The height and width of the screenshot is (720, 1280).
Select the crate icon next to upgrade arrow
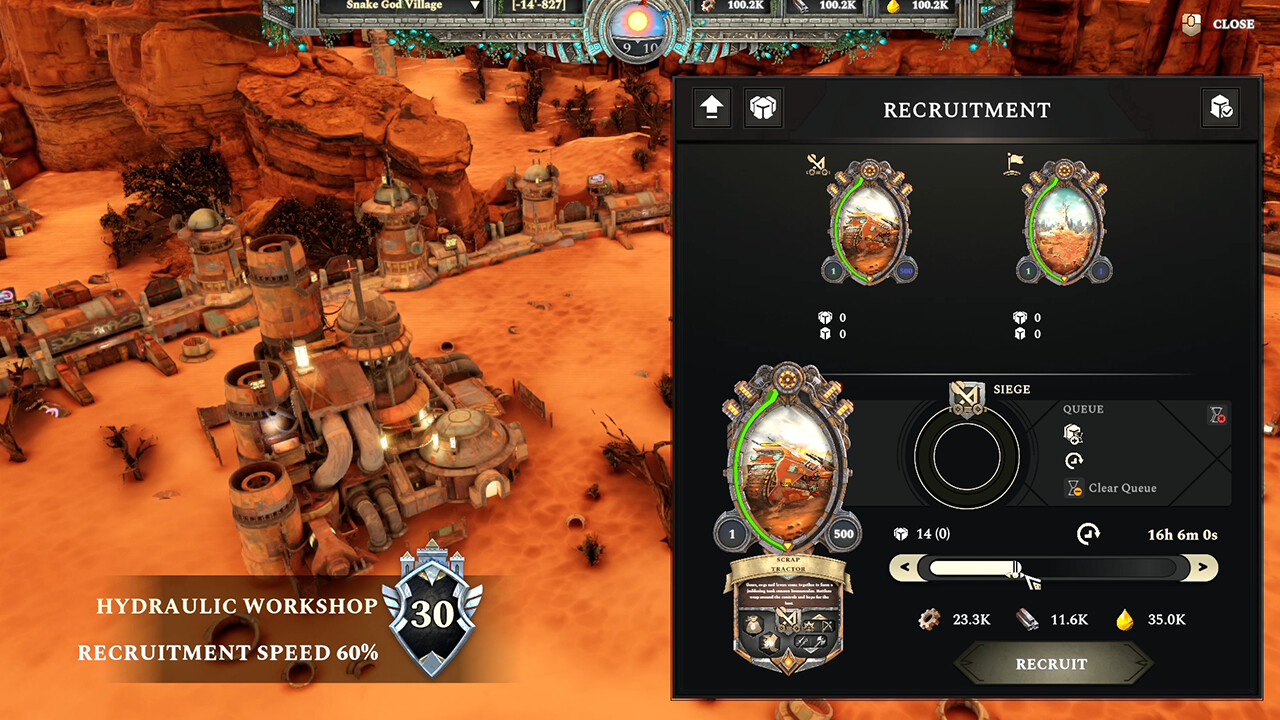tap(765, 108)
